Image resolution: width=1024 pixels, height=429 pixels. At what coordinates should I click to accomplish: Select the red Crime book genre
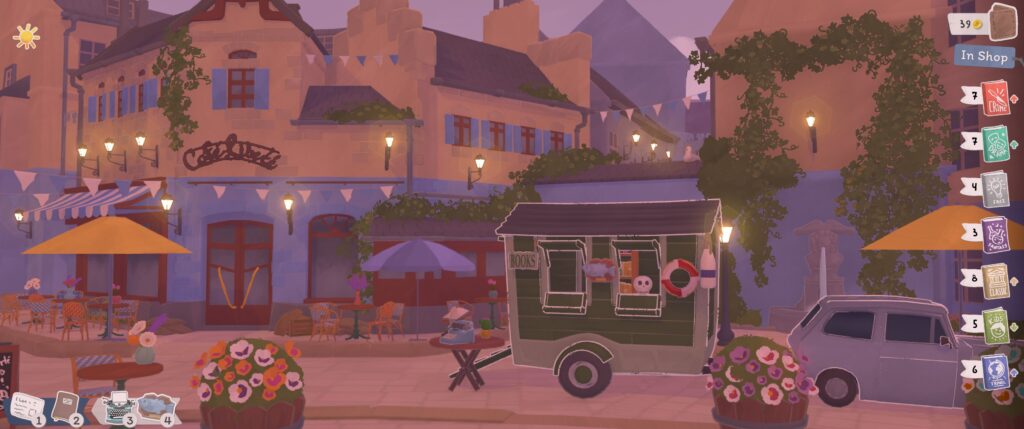tap(994, 98)
